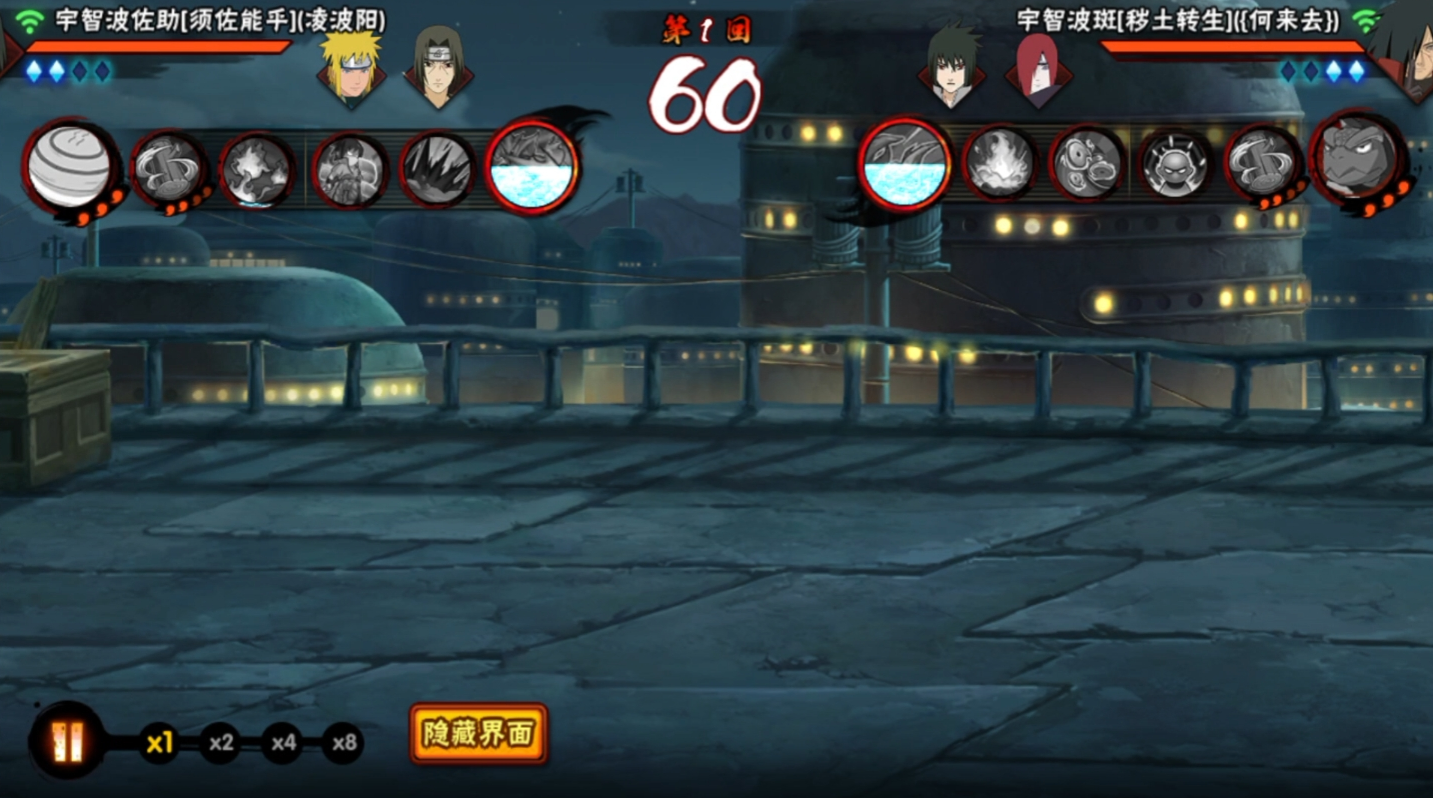Activate the standing ninja figure skill icon
The width and height of the screenshot is (1433, 798).
point(349,170)
